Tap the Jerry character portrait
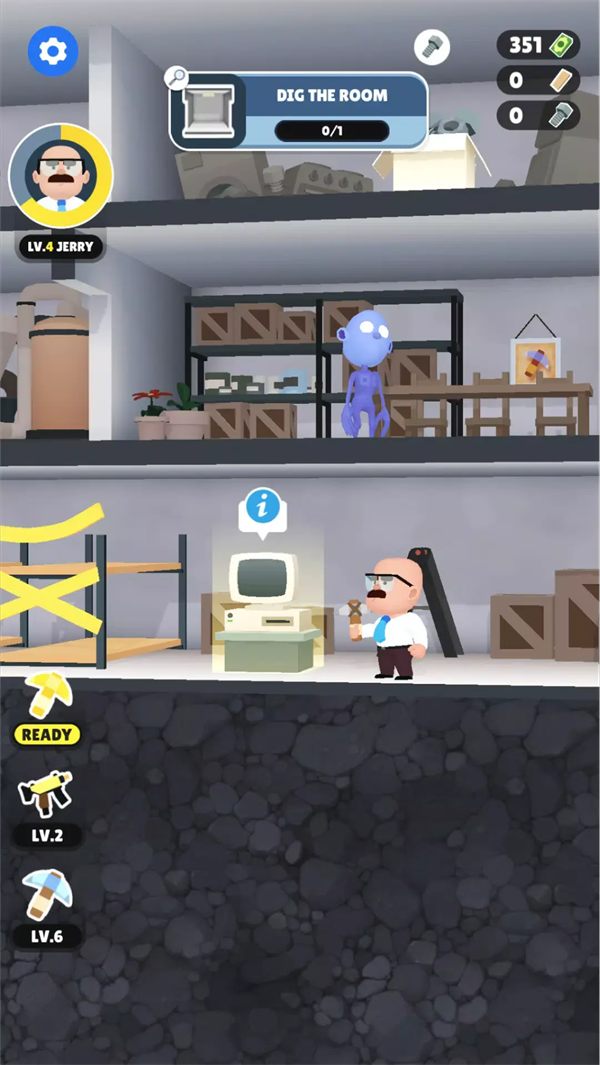 click(x=61, y=177)
